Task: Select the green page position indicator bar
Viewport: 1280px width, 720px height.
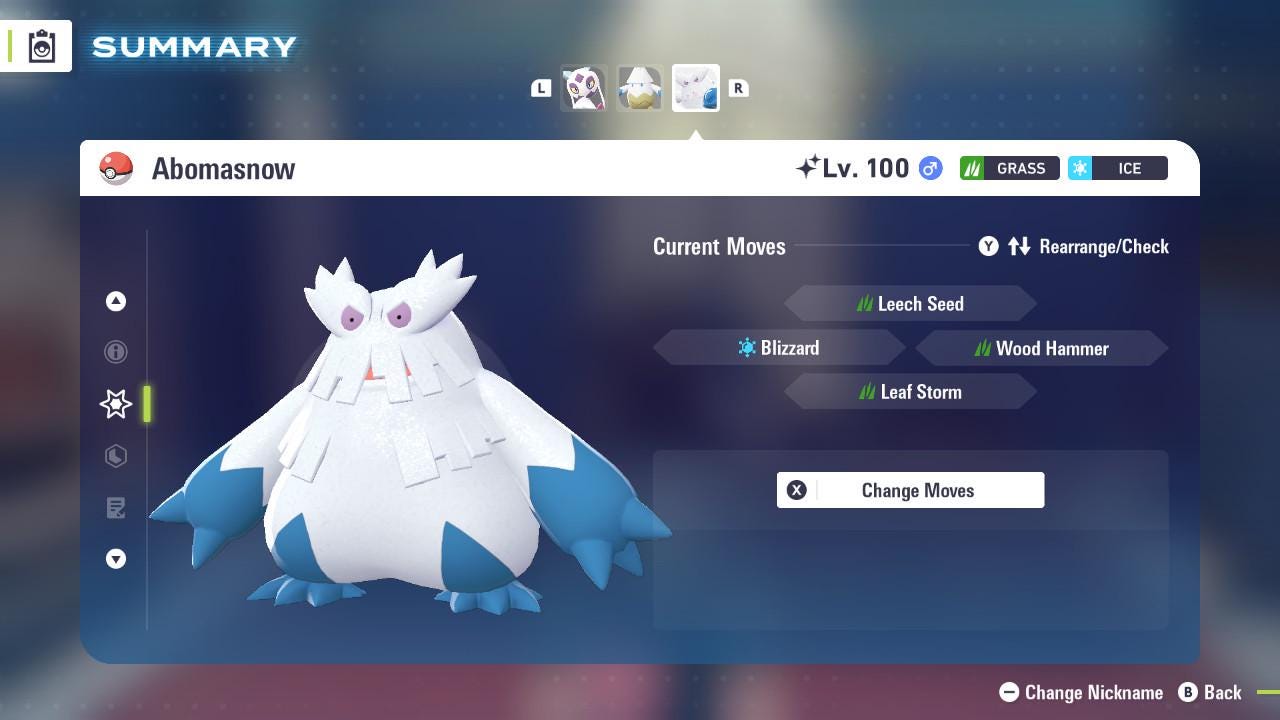Action: pyautogui.click(x=148, y=405)
